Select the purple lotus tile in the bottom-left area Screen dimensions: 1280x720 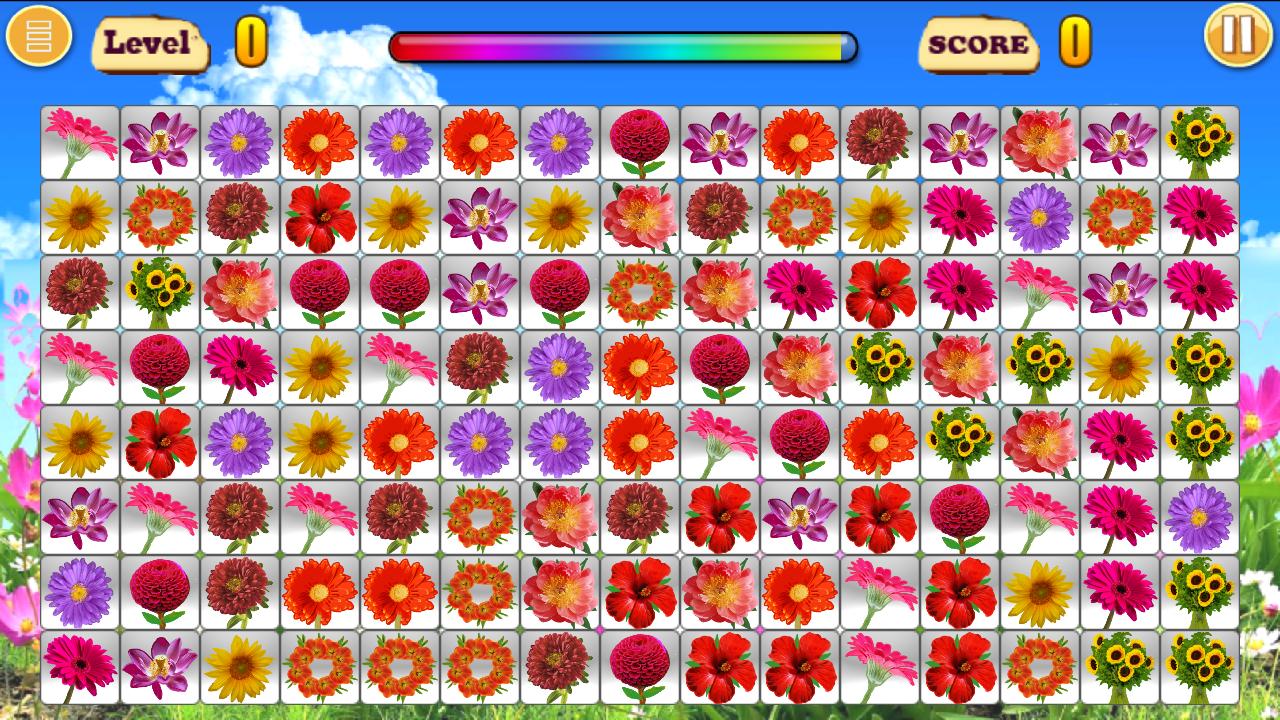[x=78, y=519]
